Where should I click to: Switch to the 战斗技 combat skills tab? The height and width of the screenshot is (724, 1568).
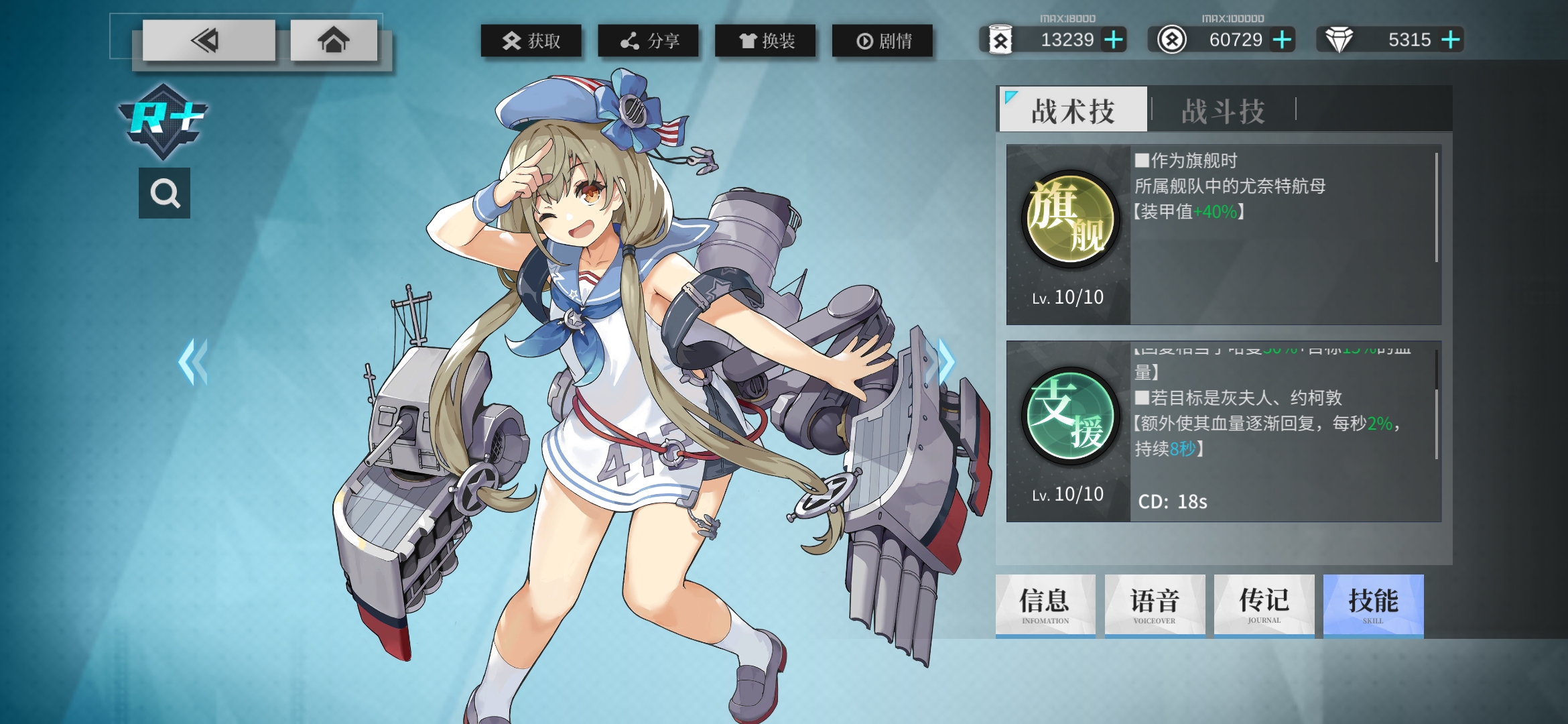[x=1223, y=111]
